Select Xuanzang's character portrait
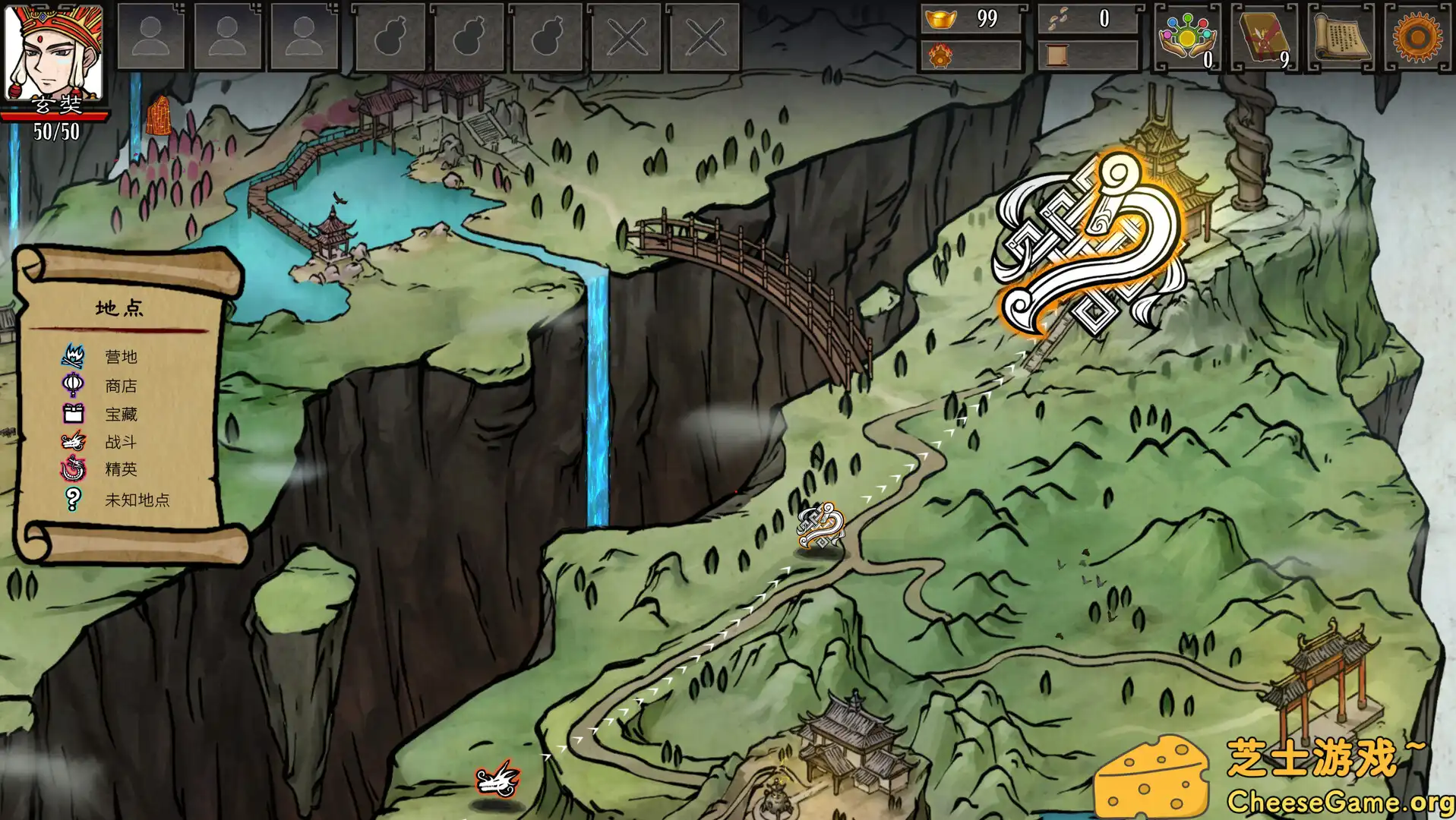The height and width of the screenshot is (820, 1456). click(53, 52)
